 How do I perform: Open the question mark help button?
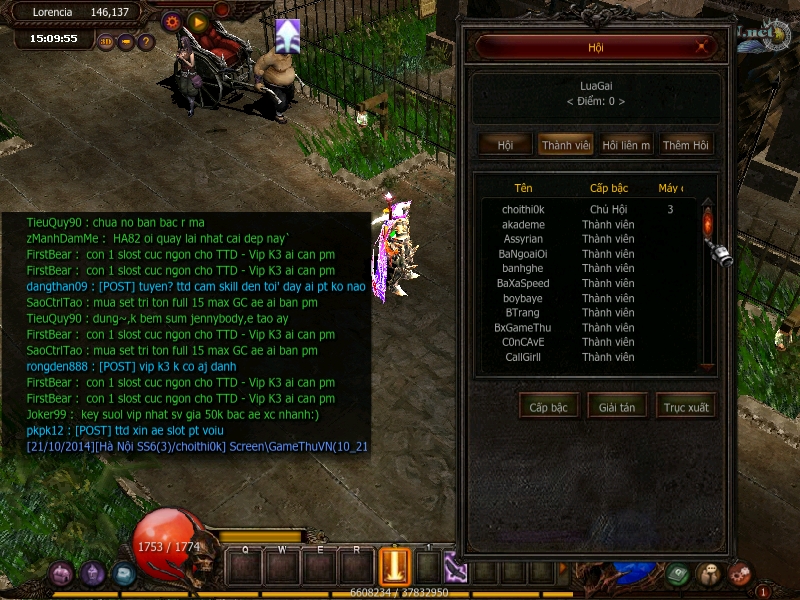146,42
